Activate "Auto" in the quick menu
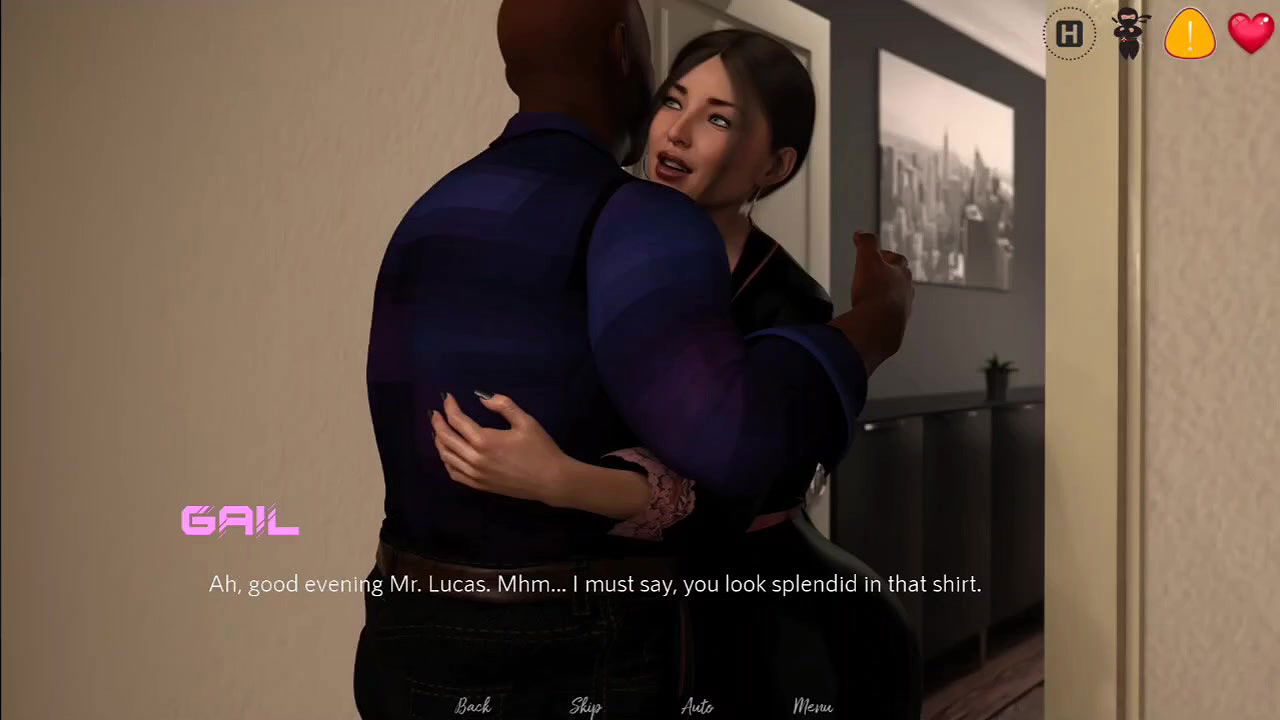Screen dimensions: 1280x720 (696, 706)
